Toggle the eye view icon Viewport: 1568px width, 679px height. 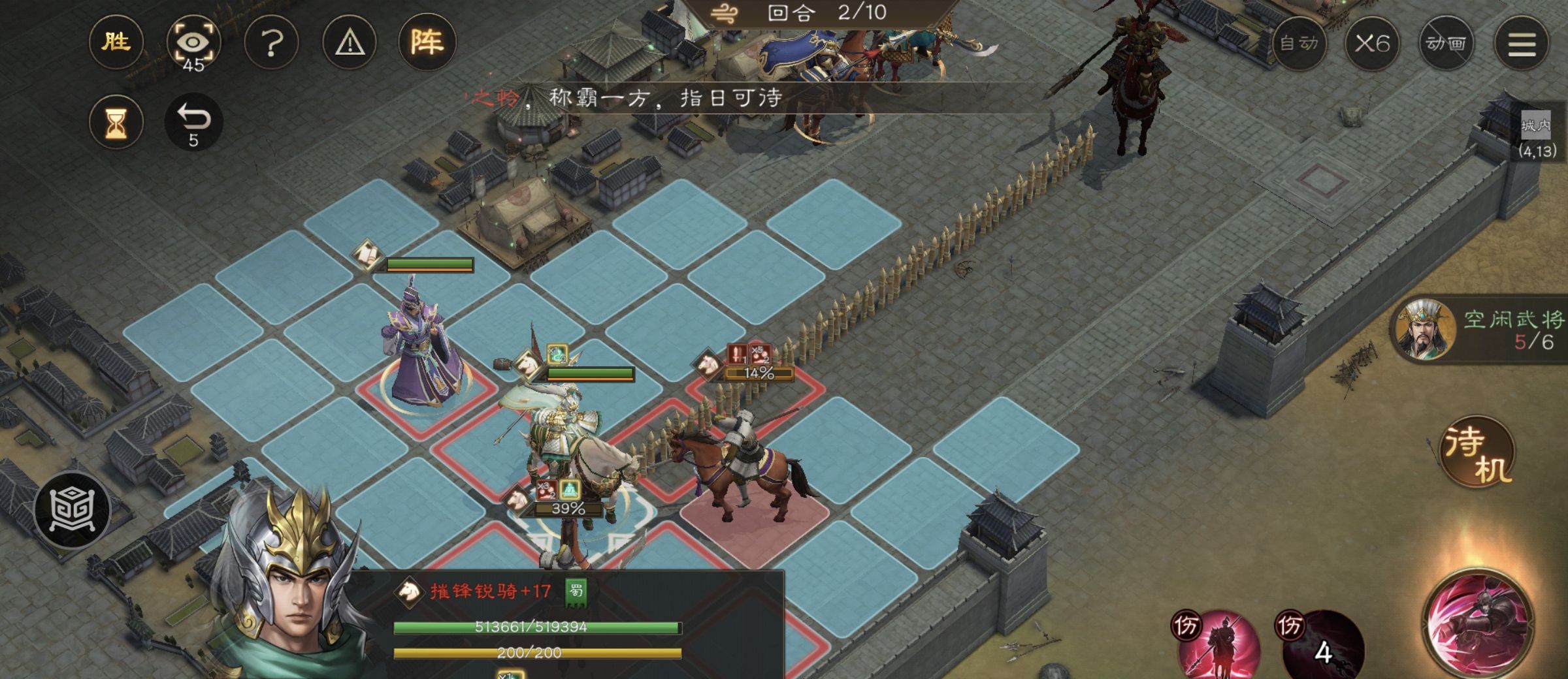point(193,43)
